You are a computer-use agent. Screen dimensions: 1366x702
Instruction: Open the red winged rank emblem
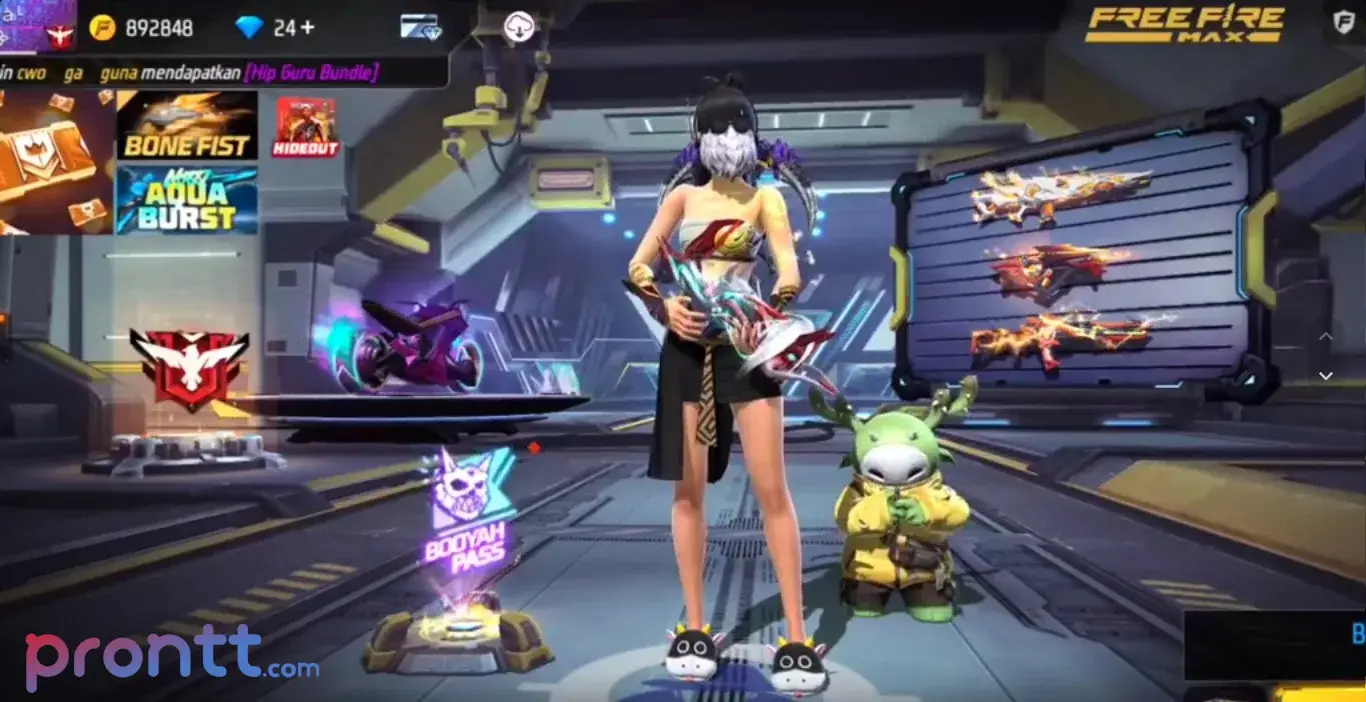[188, 367]
